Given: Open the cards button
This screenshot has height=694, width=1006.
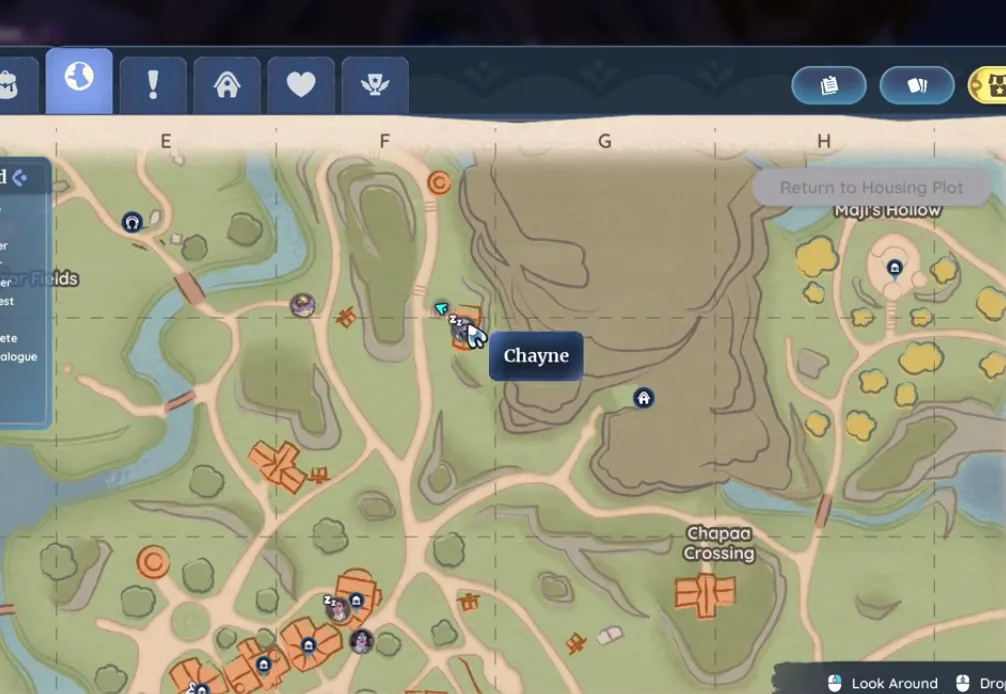Looking at the screenshot, I should click(x=917, y=86).
